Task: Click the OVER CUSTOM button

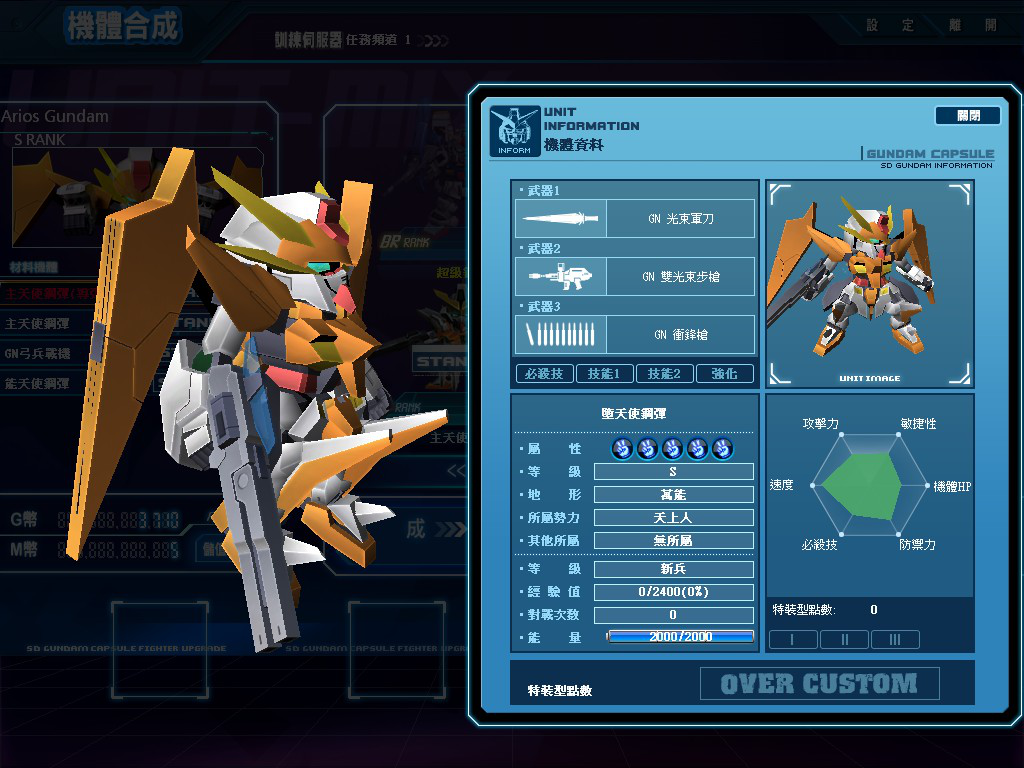Action: (819, 684)
